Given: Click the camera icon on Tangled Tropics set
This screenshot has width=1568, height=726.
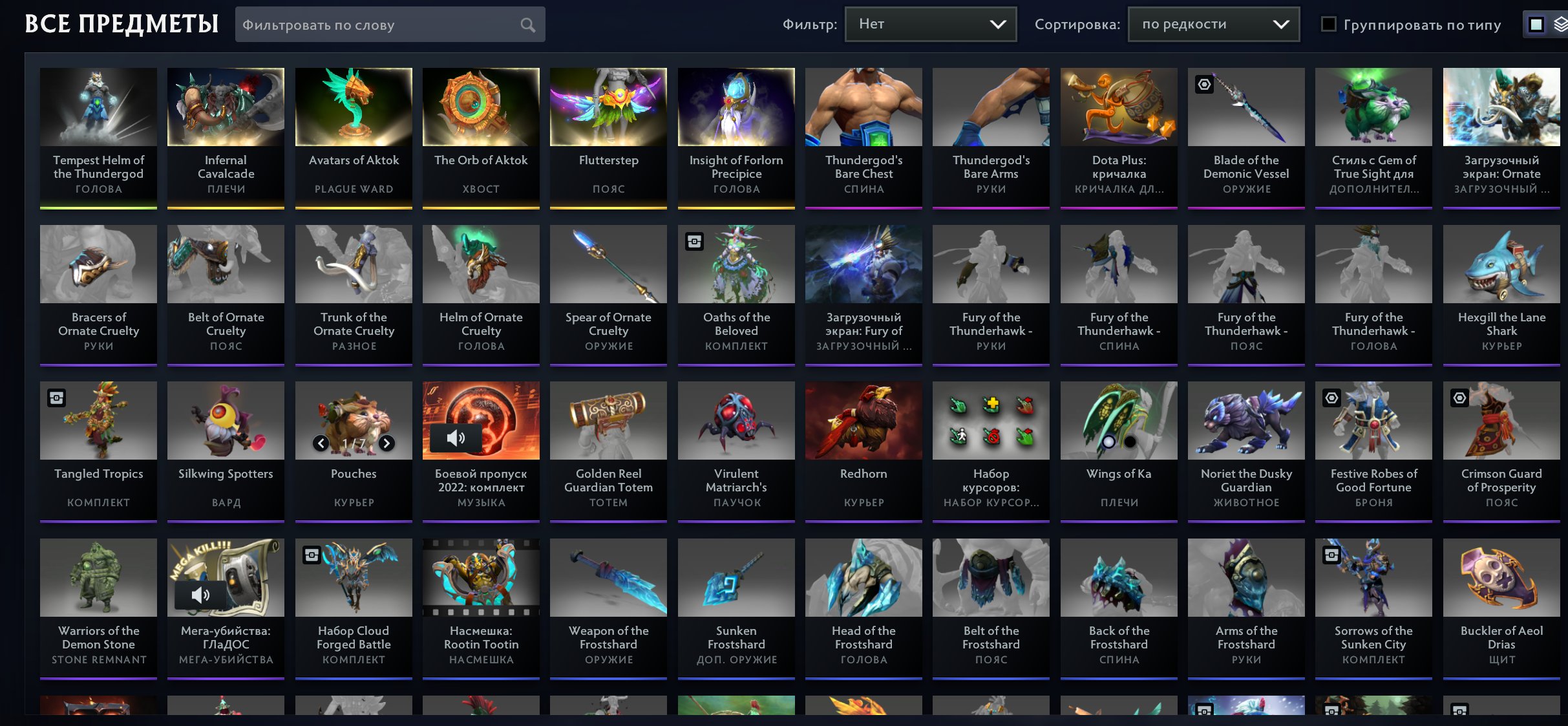Looking at the screenshot, I should (56, 398).
